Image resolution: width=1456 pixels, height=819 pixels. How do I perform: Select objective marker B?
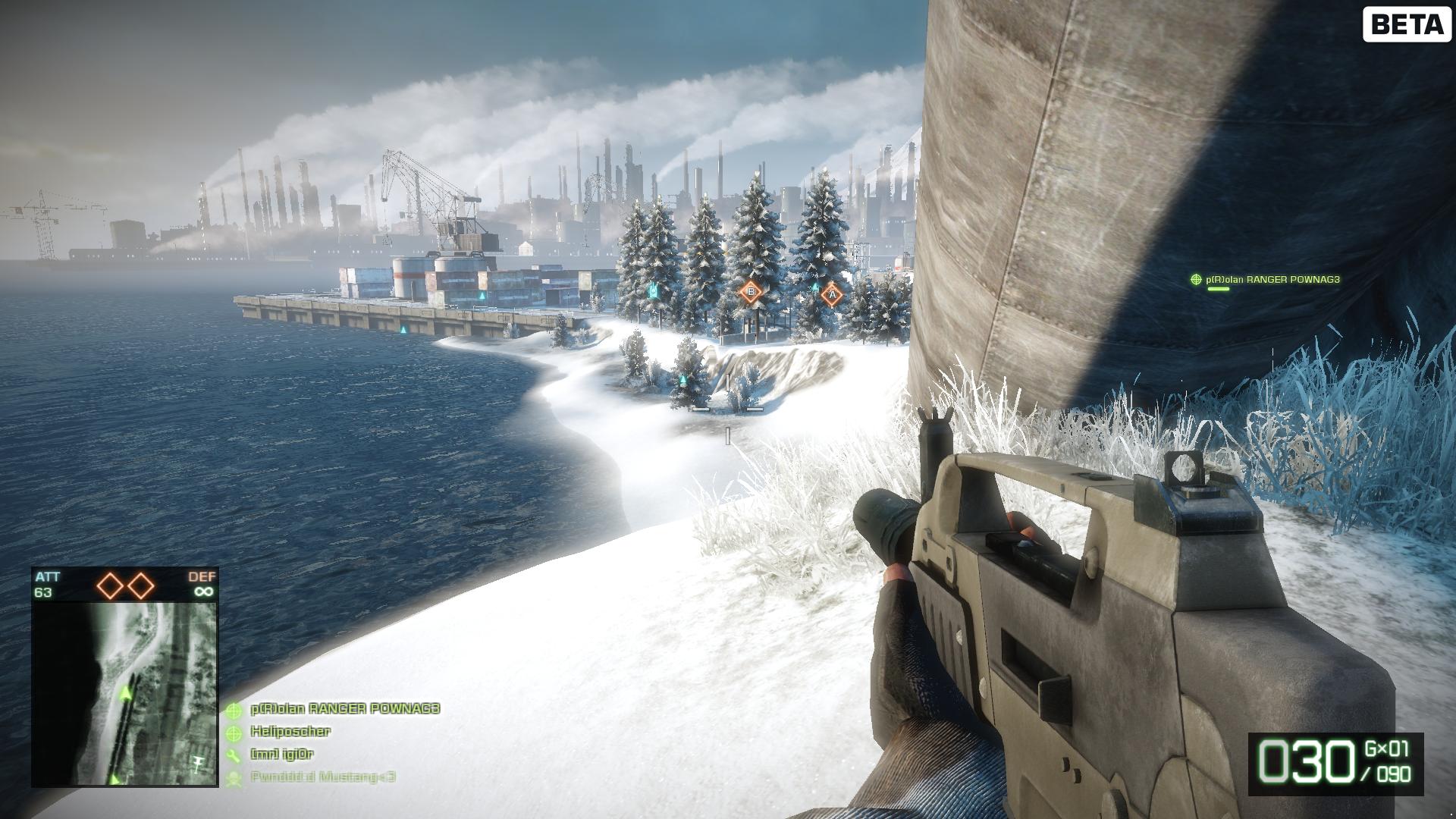click(751, 291)
